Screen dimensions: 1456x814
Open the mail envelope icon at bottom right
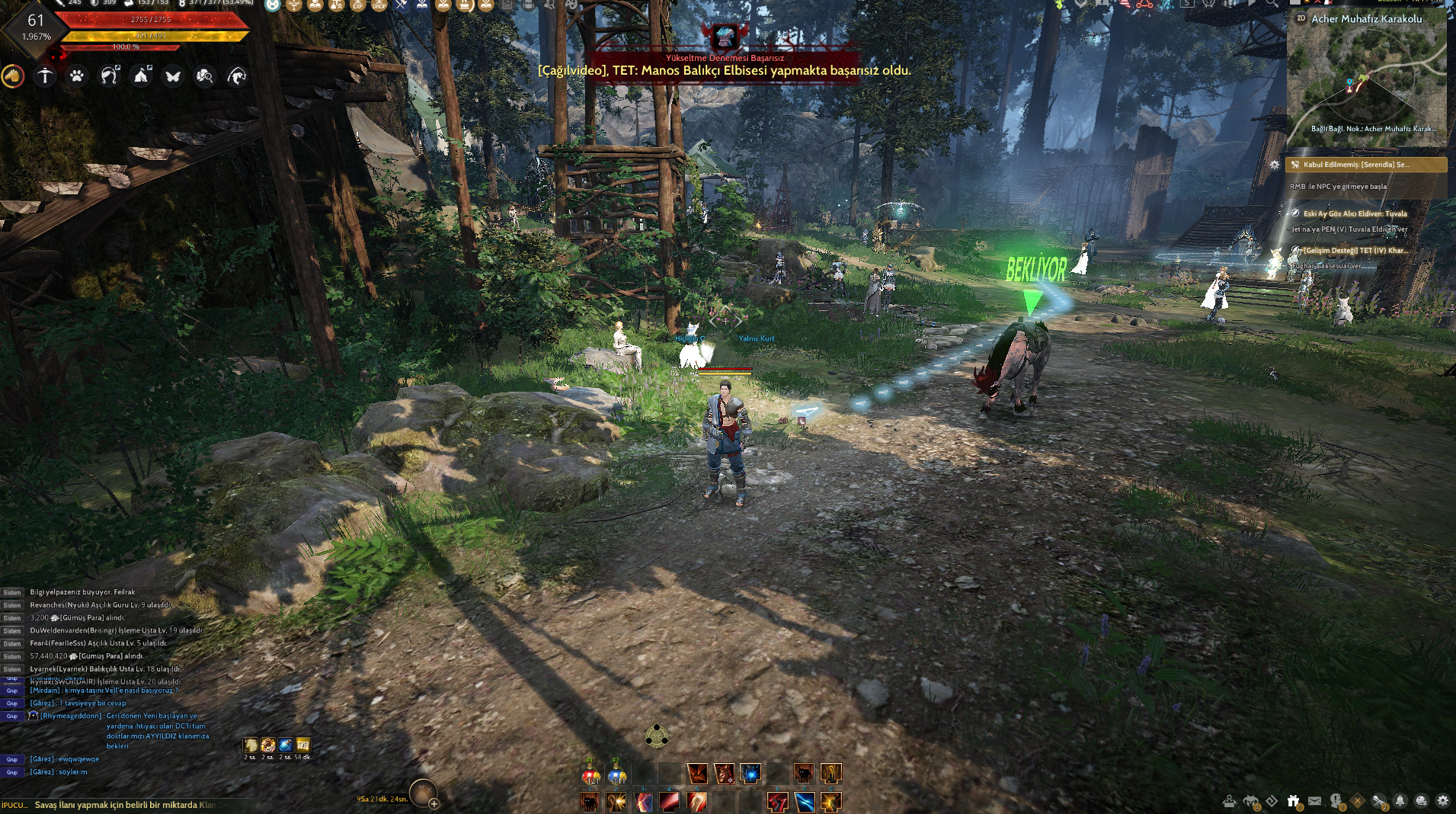point(1315,800)
